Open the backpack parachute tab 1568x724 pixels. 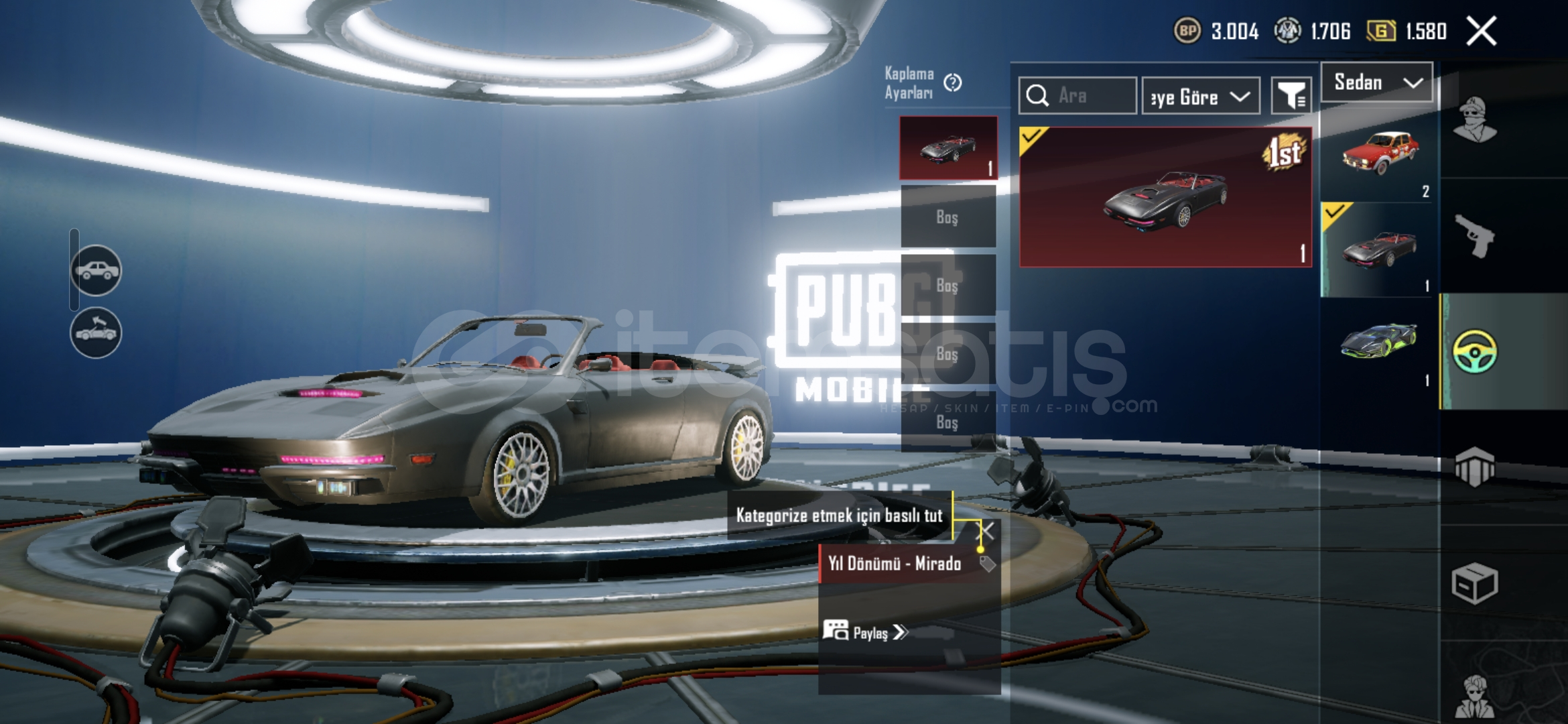(x=1474, y=467)
